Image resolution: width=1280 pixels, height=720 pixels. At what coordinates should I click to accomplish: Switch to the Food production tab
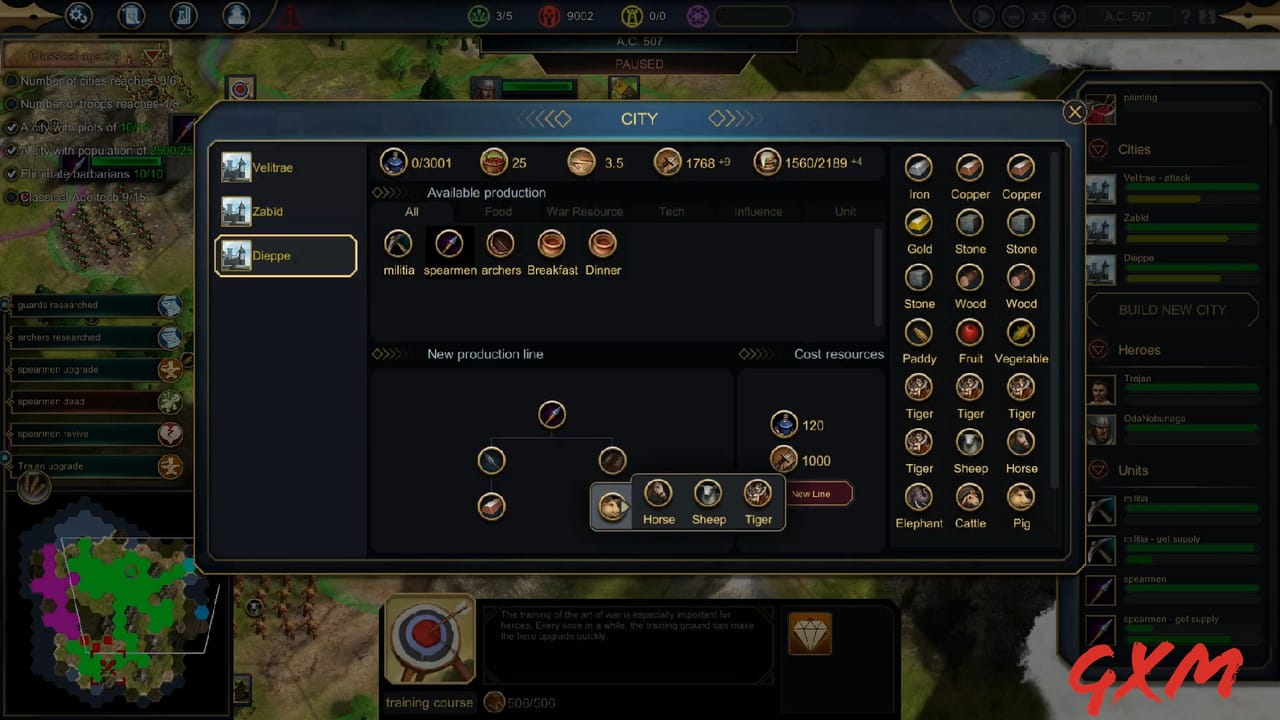pyautogui.click(x=498, y=211)
